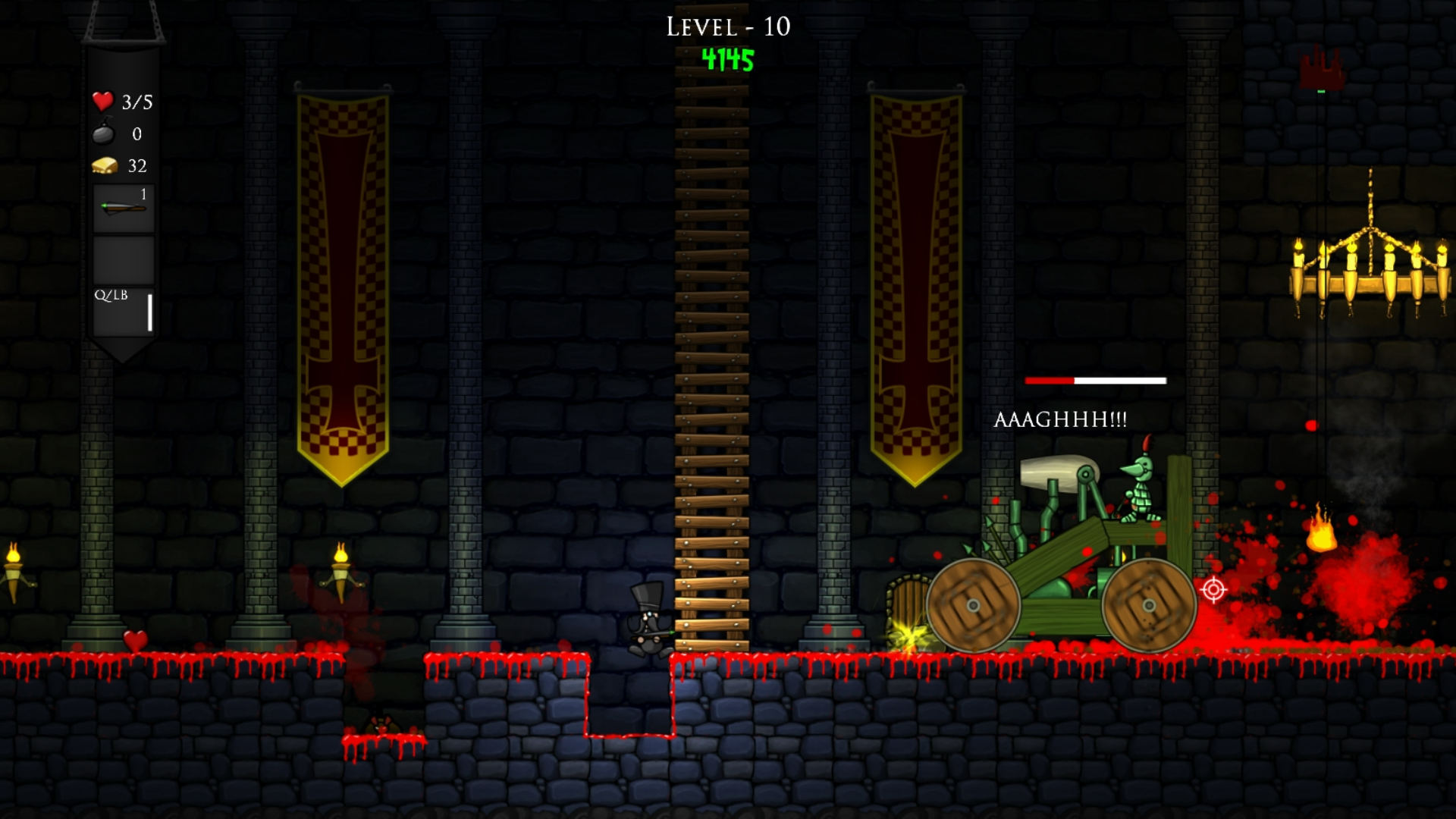Click the heart health icon in HUD
Image resolution: width=1456 pixels, height=819 pixels.
click(x=102, y=100)
